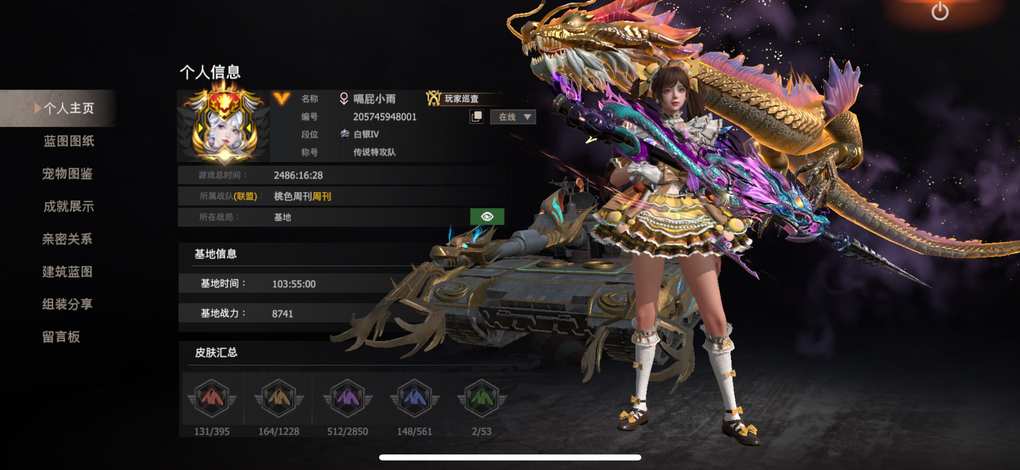1020x470 pixels.
Task: Click the orange V badge beside the name
Action: [x=280, y=98]
